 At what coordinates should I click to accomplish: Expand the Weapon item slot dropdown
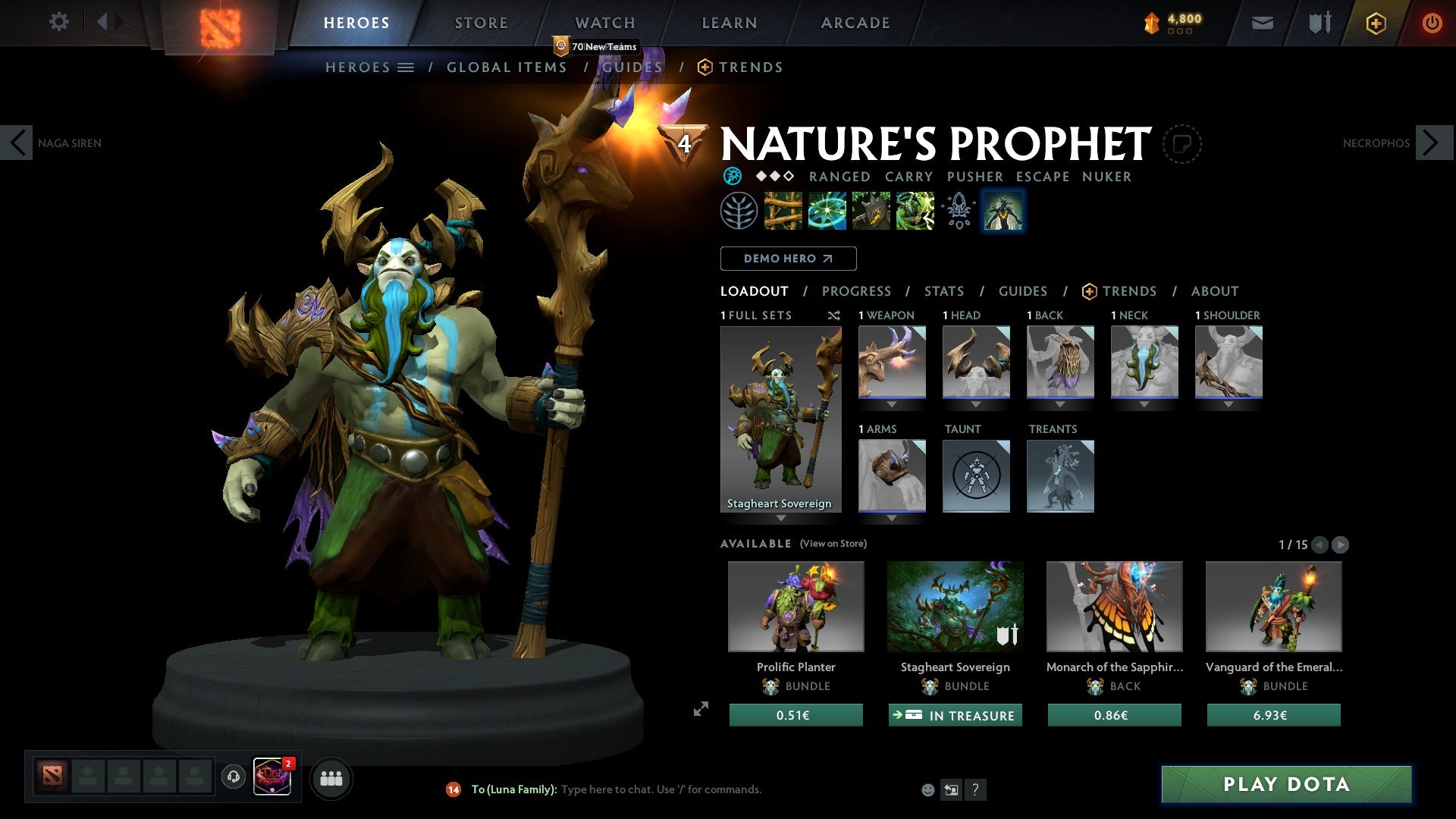click(892, 404)
